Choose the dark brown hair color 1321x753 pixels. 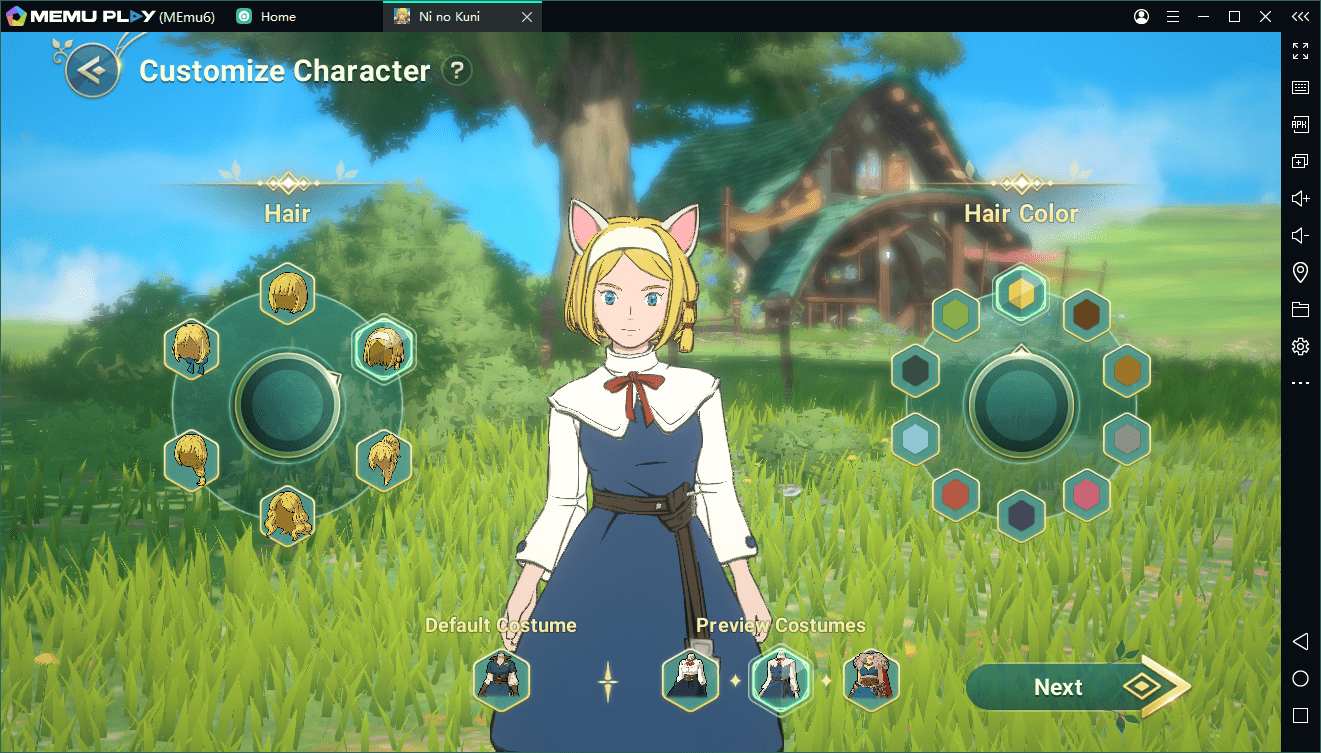point(1085,316)
